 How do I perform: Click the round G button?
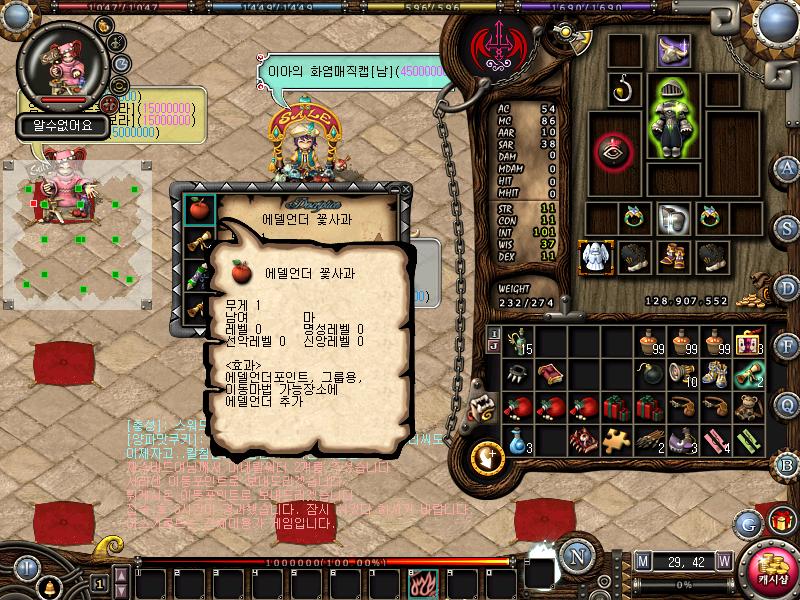click(748, 522)
